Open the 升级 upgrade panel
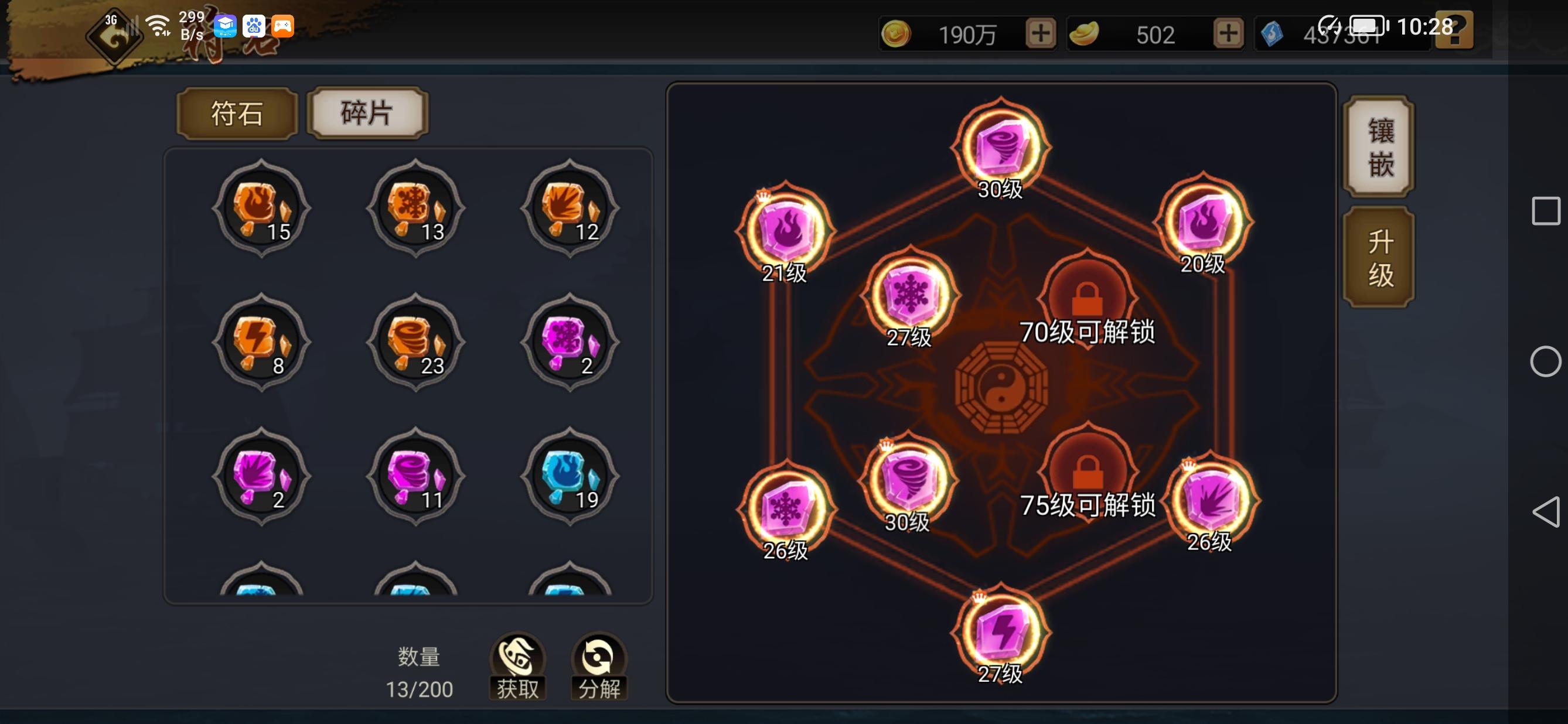This screenshot has height=724, width=1568. (x=1378, y=255)
